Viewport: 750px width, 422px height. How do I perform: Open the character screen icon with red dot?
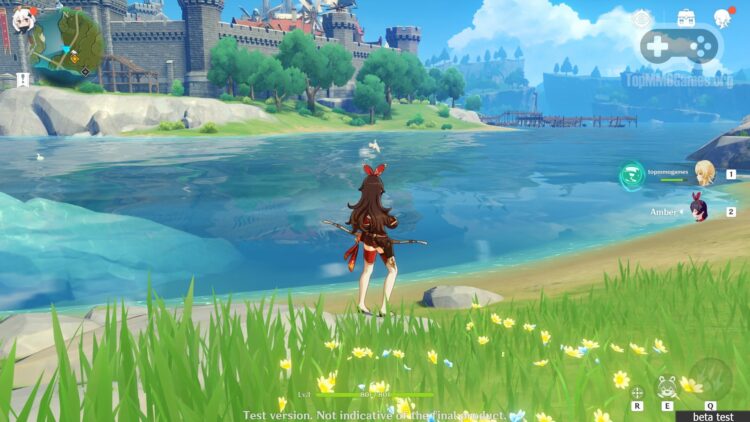pyautogui.click(x=723, y=17)
